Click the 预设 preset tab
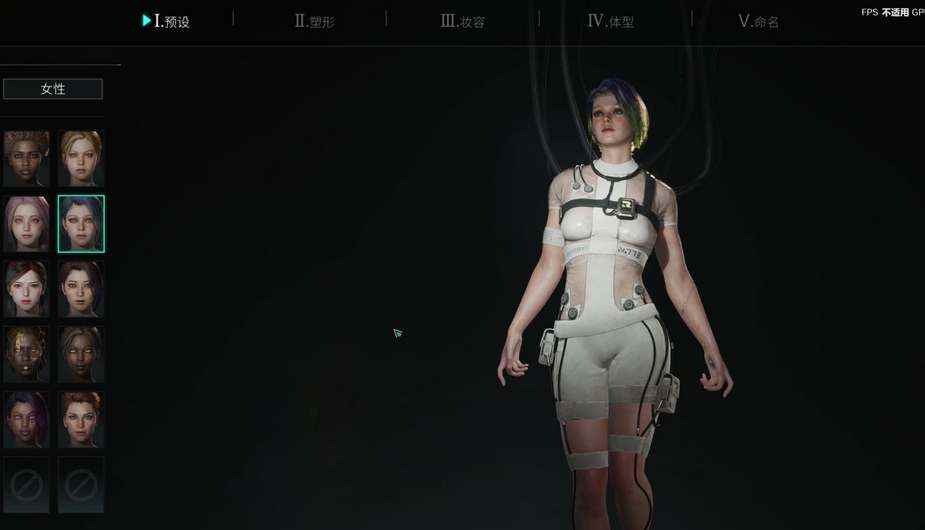The width and height of the screenshot is (925, 530). pyautogui.click(x=167, y=21)
